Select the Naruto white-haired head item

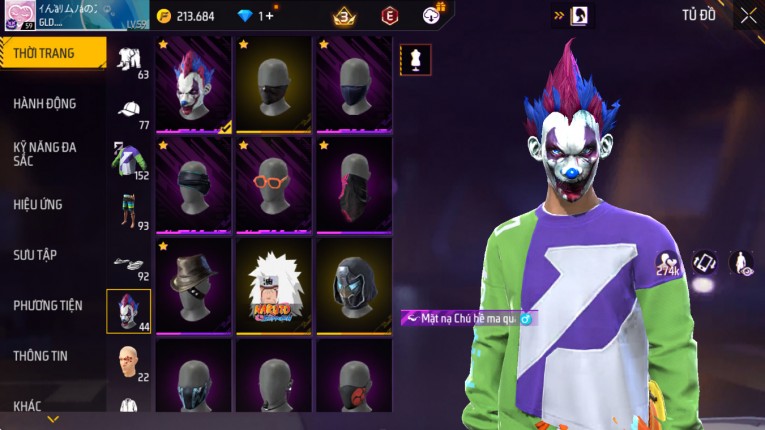pos(275,285)
